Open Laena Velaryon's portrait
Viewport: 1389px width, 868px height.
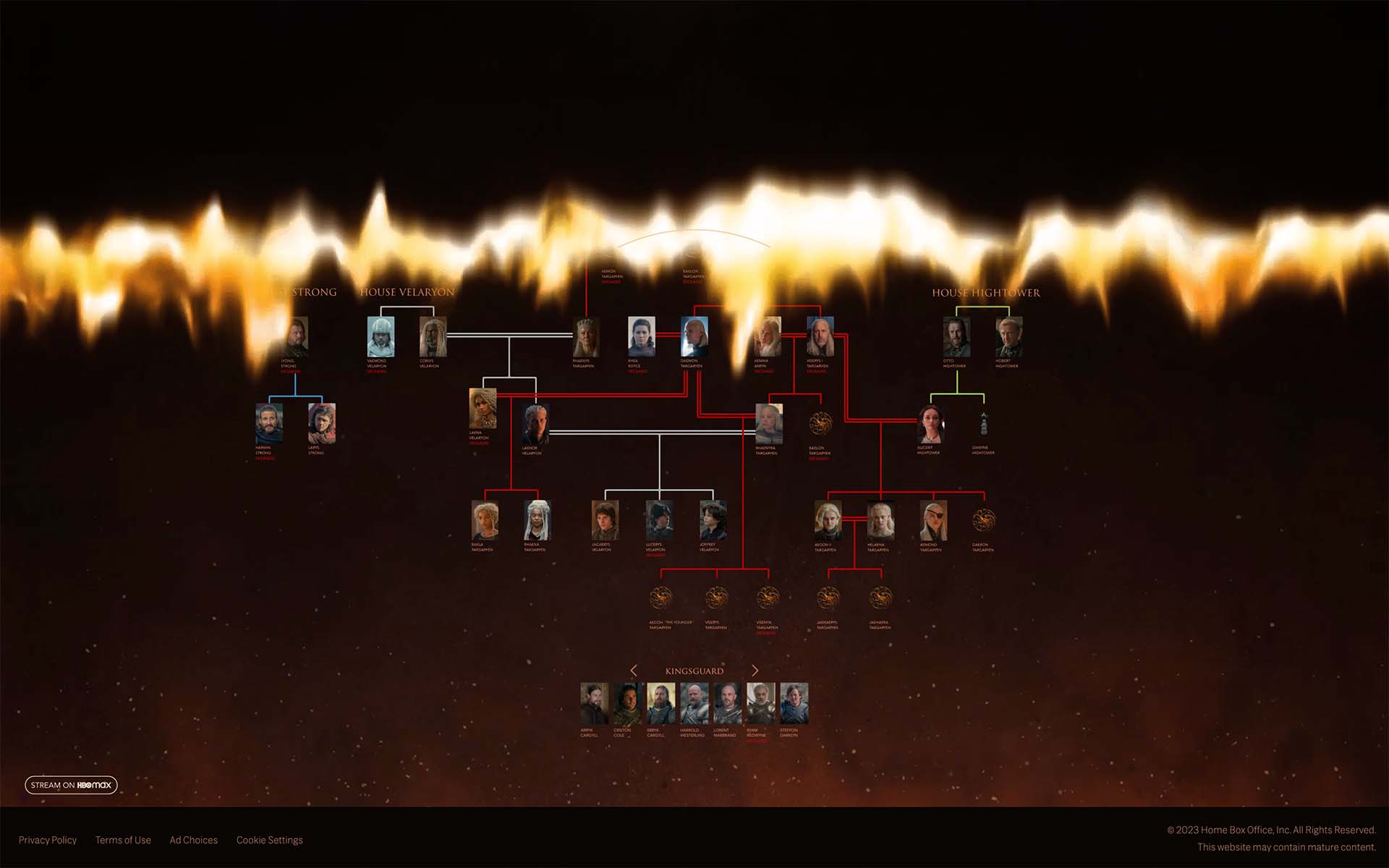(x=483, y=409)
